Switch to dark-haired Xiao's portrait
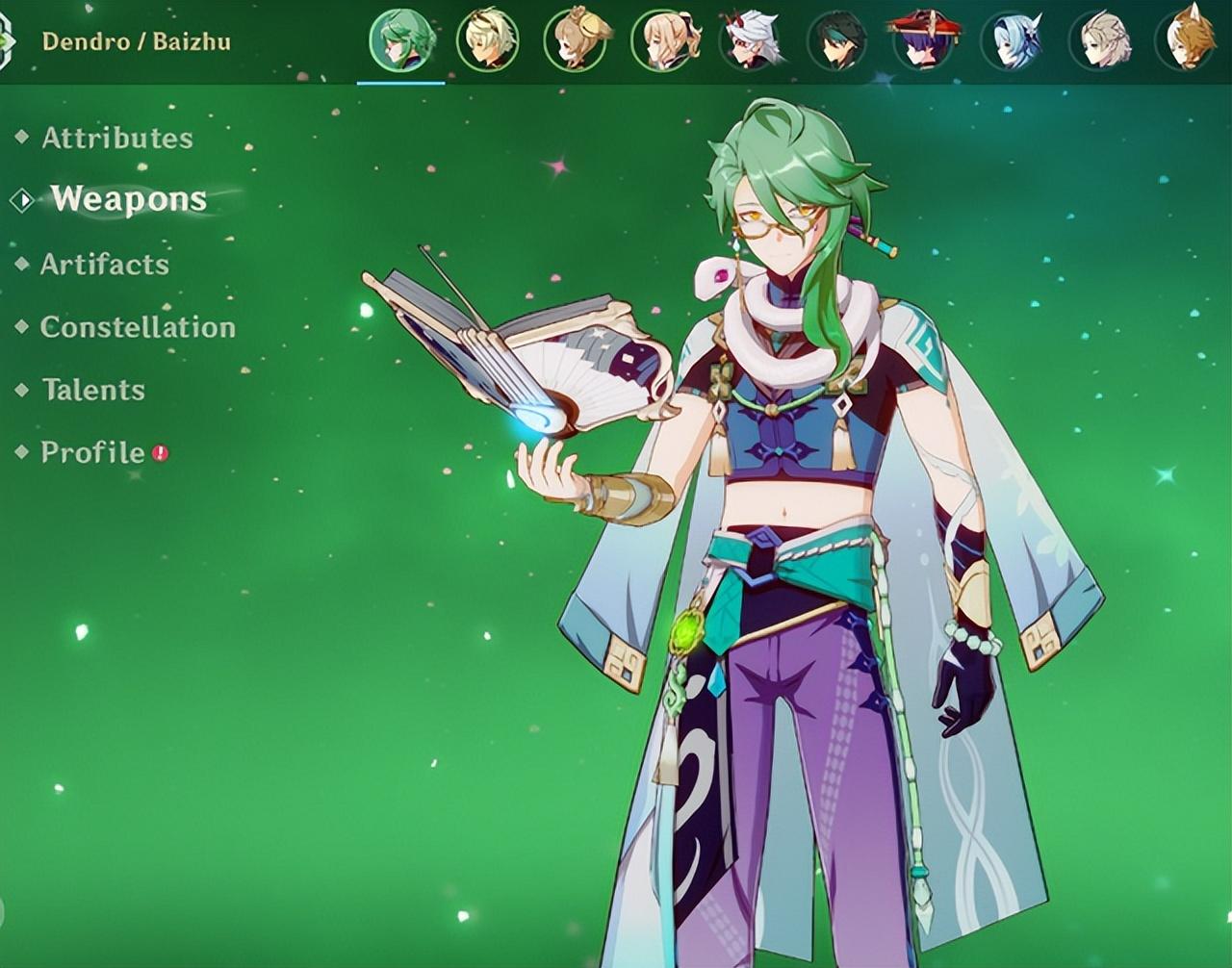This screenshot has width=1232, height=968. pos(837,41)
